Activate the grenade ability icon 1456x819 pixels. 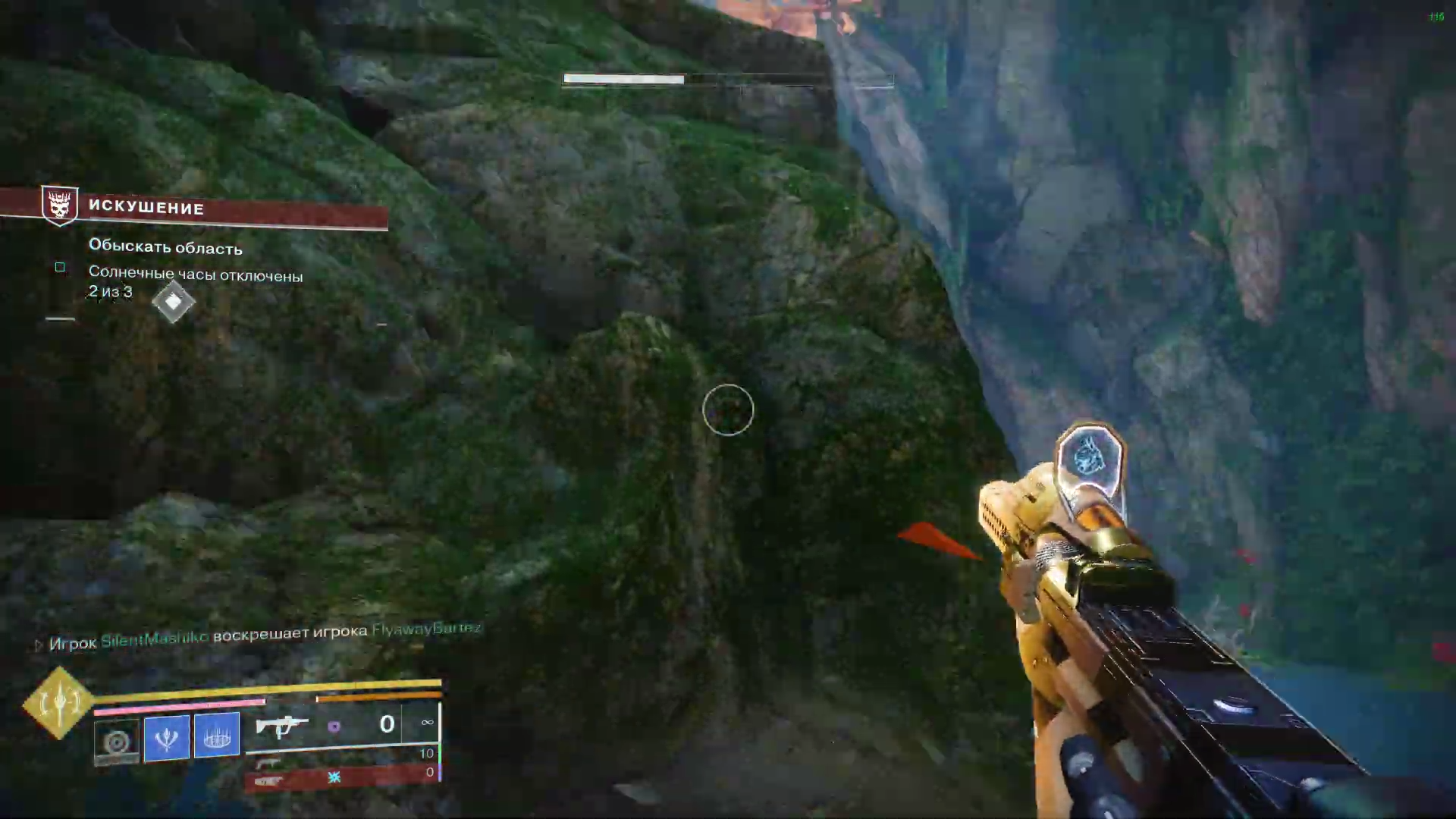(x=117, y=740)
